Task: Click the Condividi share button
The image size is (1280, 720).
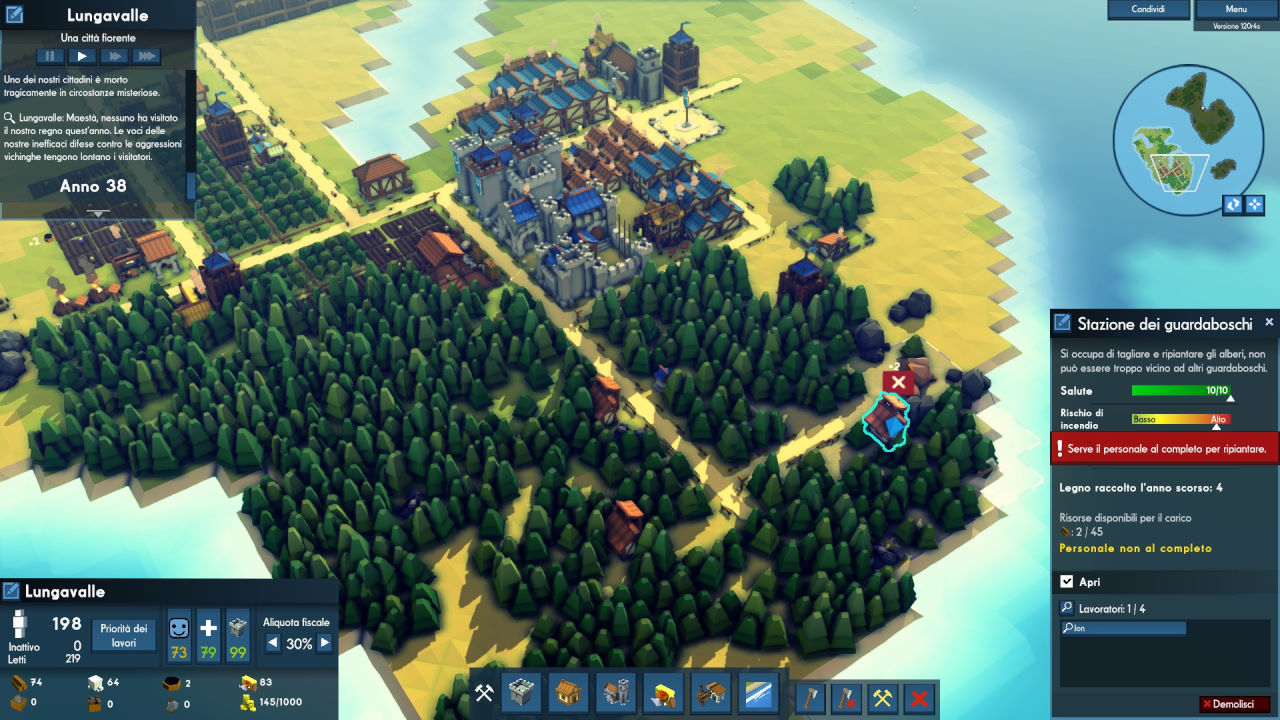Action: click(x=1147, y=9)
